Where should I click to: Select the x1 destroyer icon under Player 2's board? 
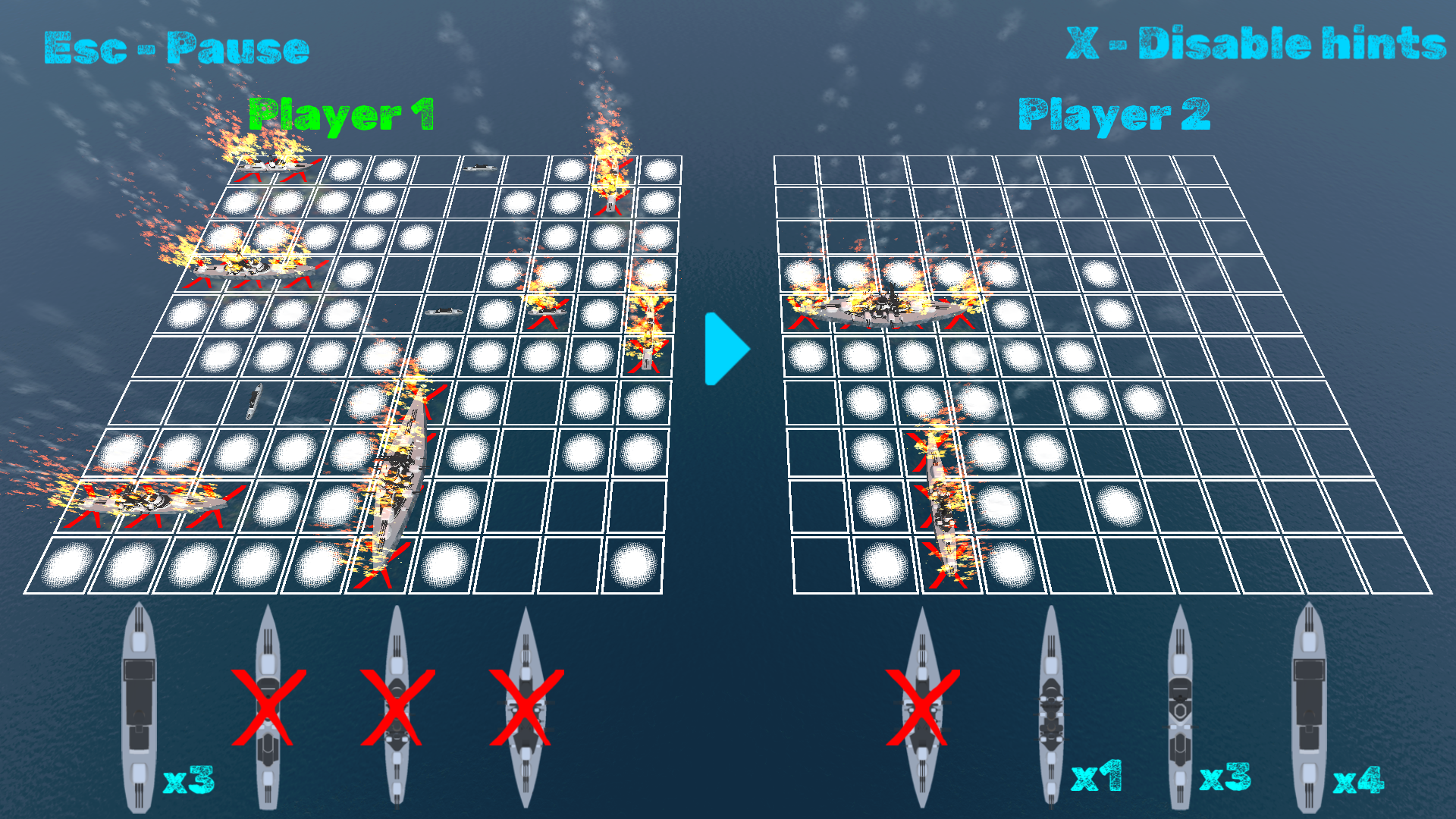click(x=1052, y=705)
